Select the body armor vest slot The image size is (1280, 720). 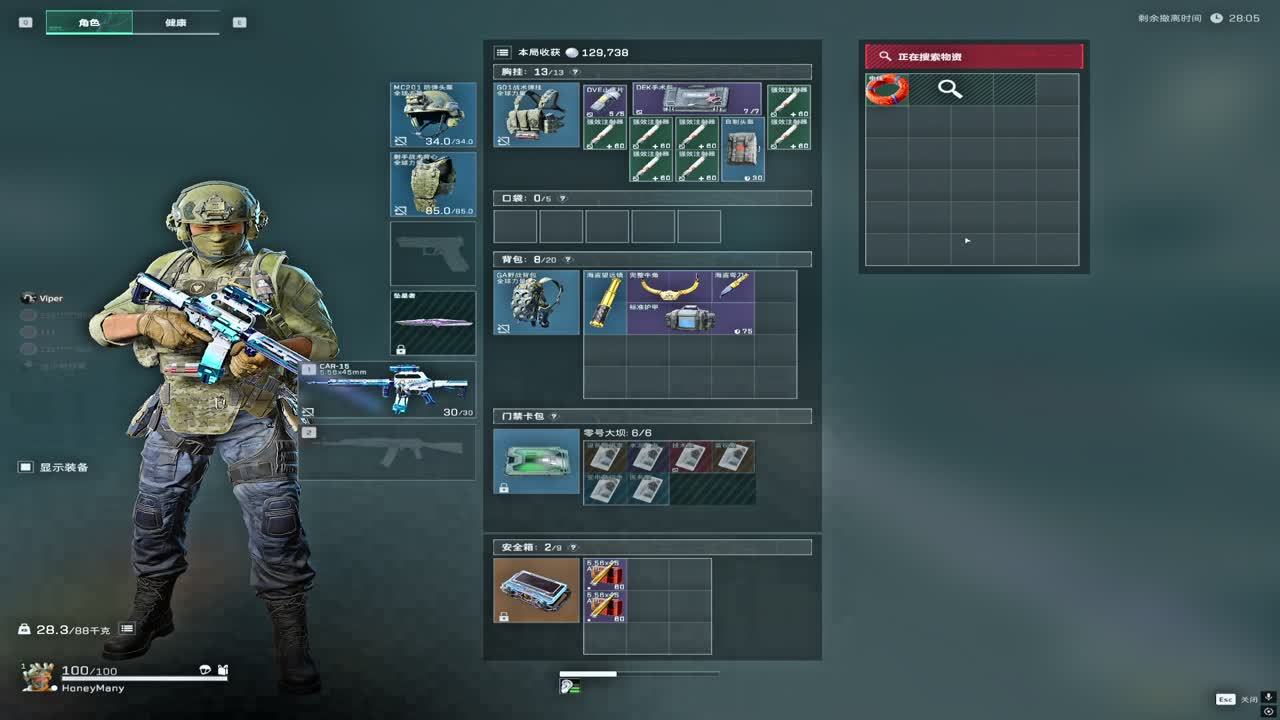point(432,184)
